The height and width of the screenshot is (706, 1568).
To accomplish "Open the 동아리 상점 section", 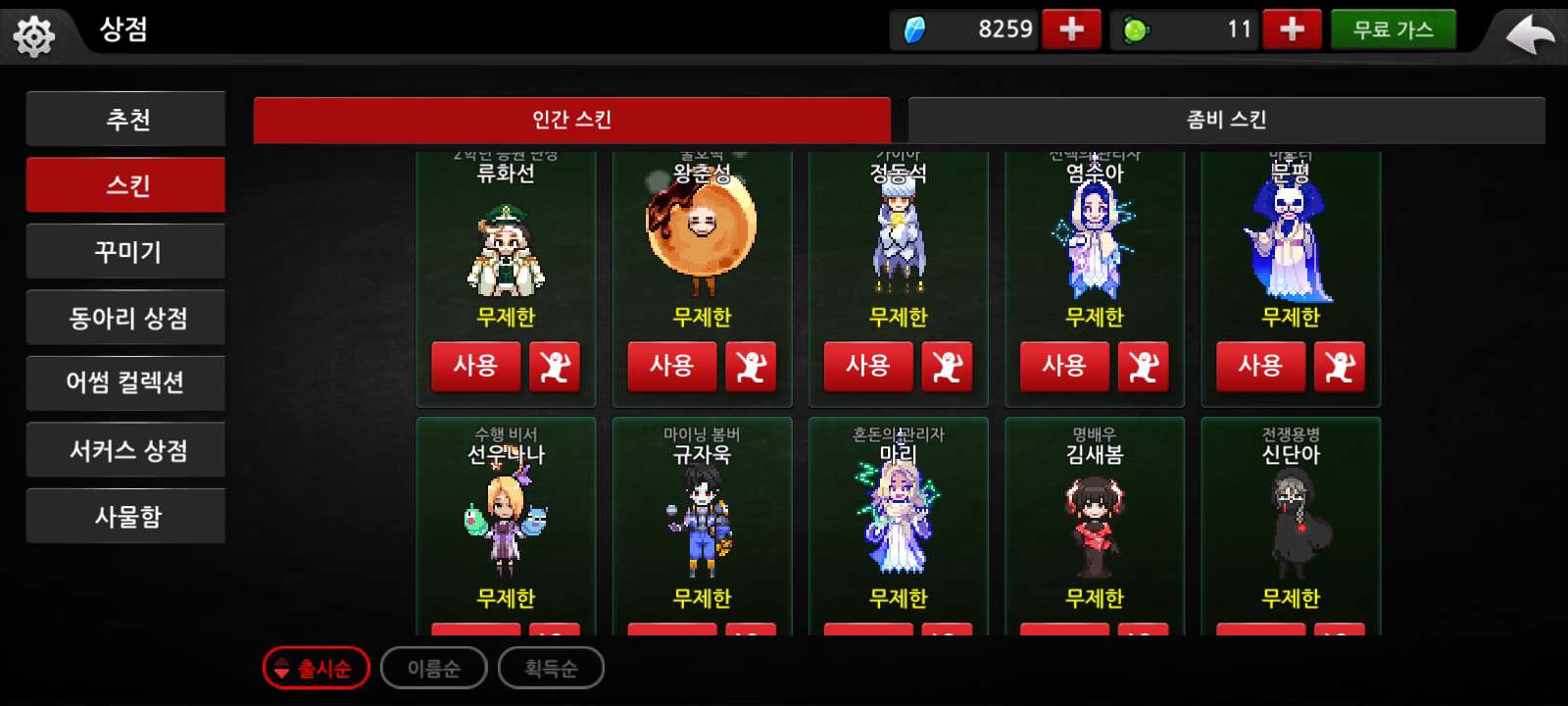I will pos(125,317).
